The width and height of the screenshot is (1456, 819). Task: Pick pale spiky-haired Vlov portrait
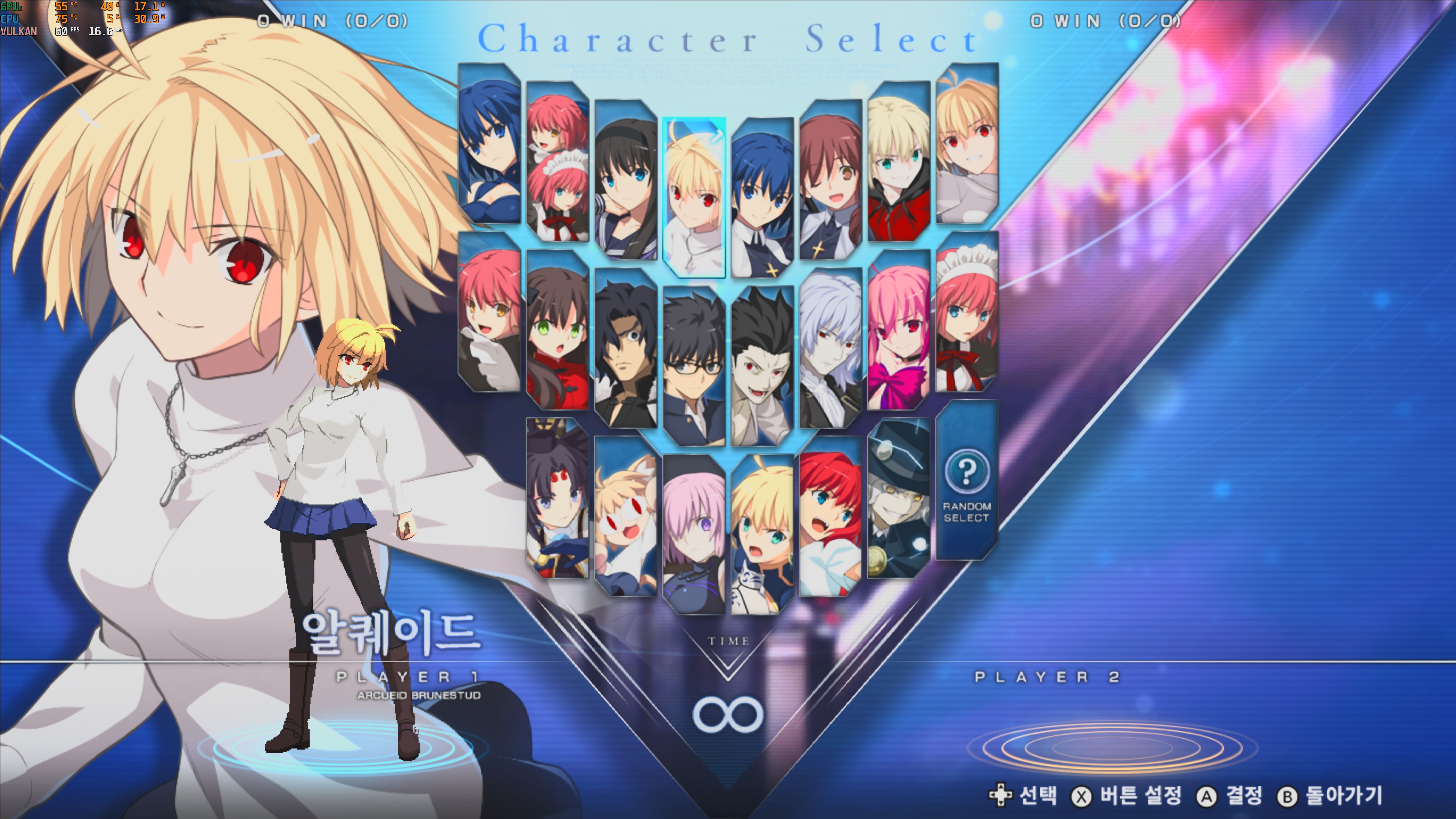coord(762,366)
